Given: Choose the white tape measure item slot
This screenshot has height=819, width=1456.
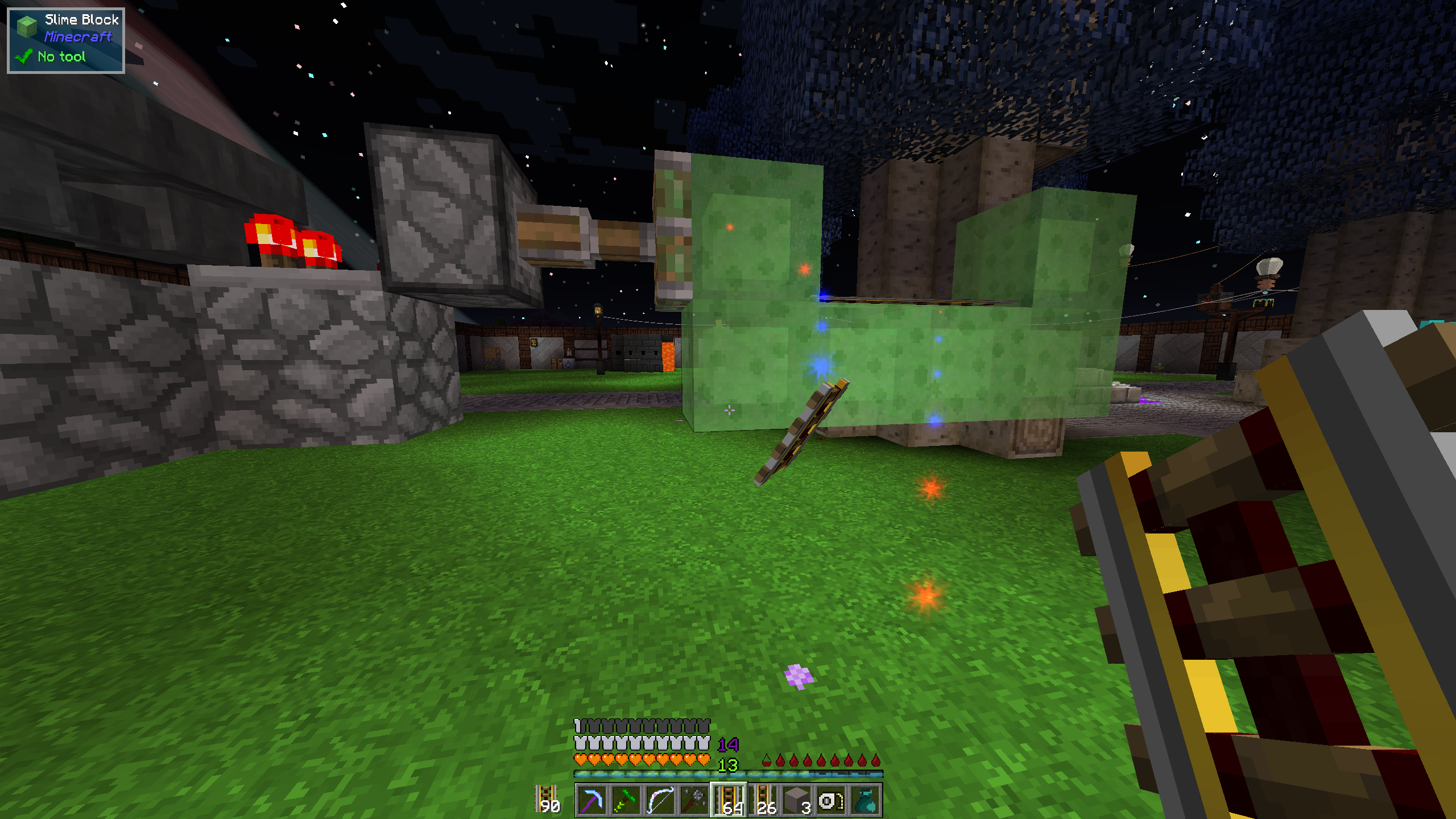Looking at the screenshot, I should (831, 800).
